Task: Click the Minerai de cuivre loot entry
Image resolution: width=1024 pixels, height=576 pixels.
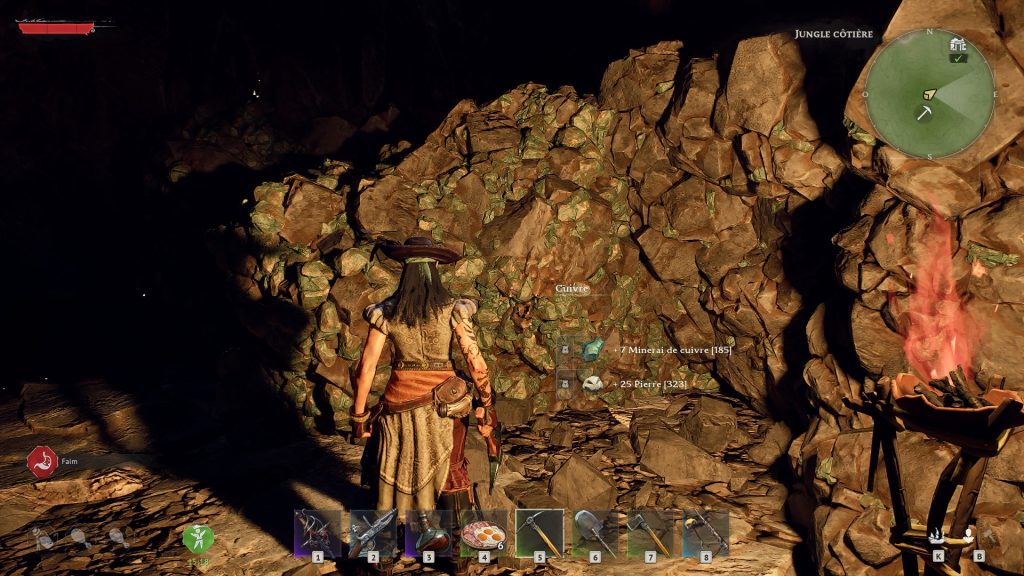Action: 646,350
